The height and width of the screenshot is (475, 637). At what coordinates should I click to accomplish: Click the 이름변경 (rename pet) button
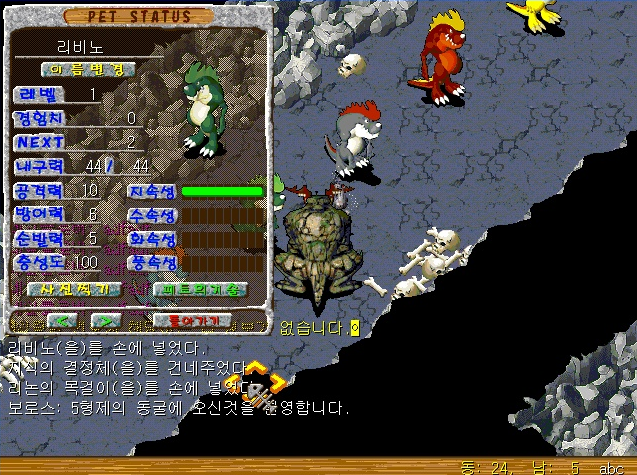pos(88,69)
